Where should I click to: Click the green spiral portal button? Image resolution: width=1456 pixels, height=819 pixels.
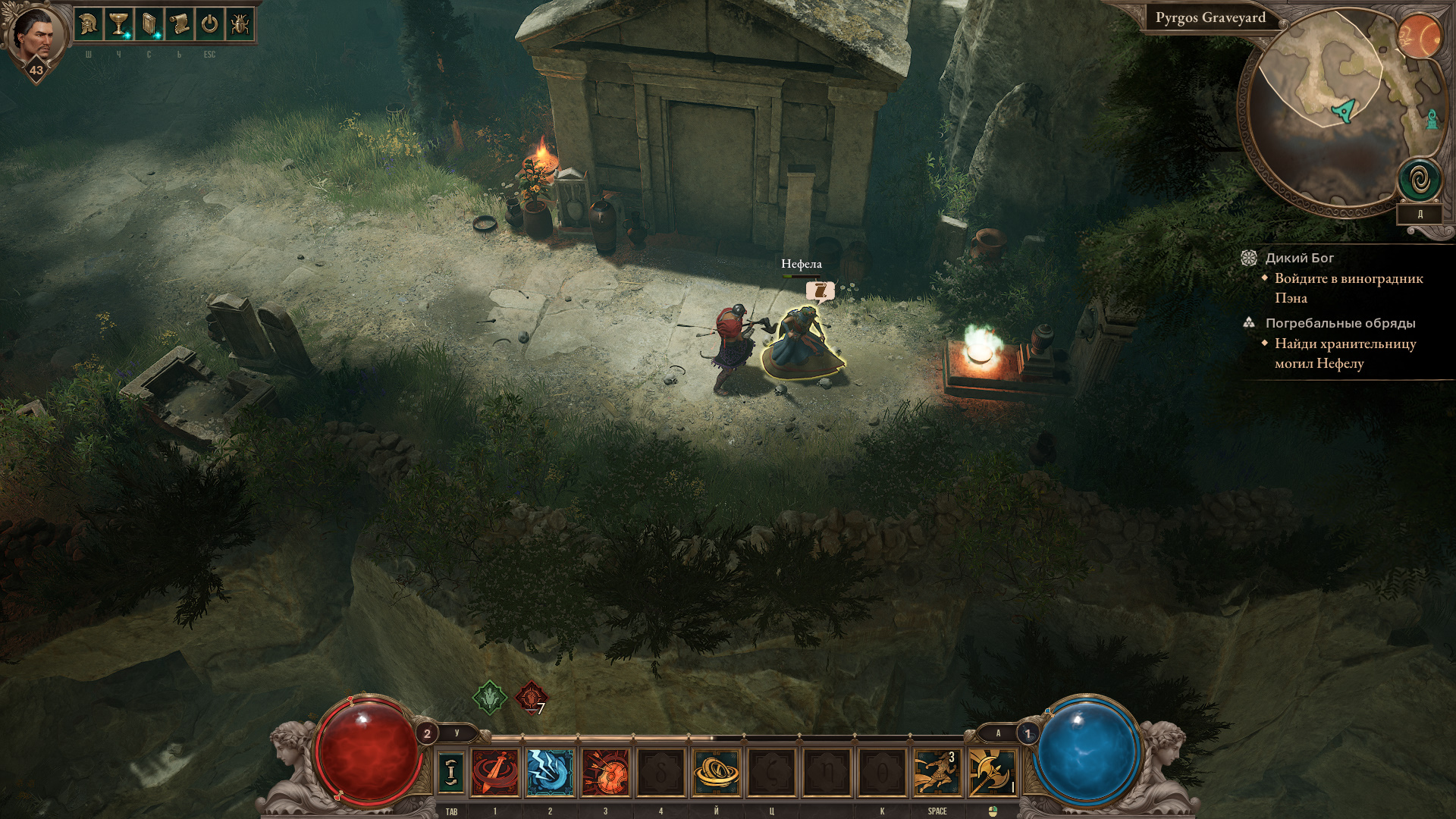click(1419, 180)
